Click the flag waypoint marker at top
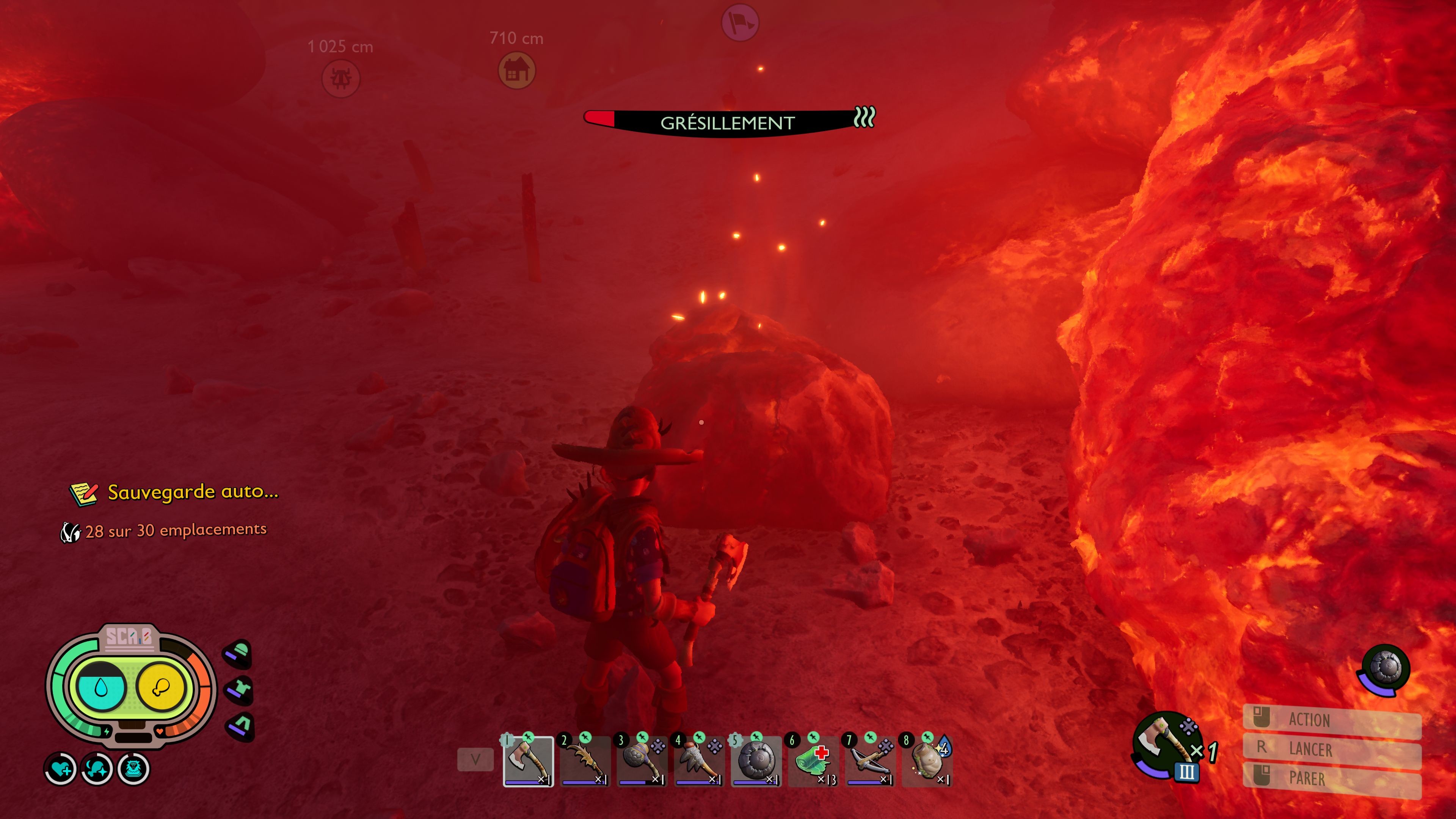This screenshot has width=1456, height=819. coord(740,23)
